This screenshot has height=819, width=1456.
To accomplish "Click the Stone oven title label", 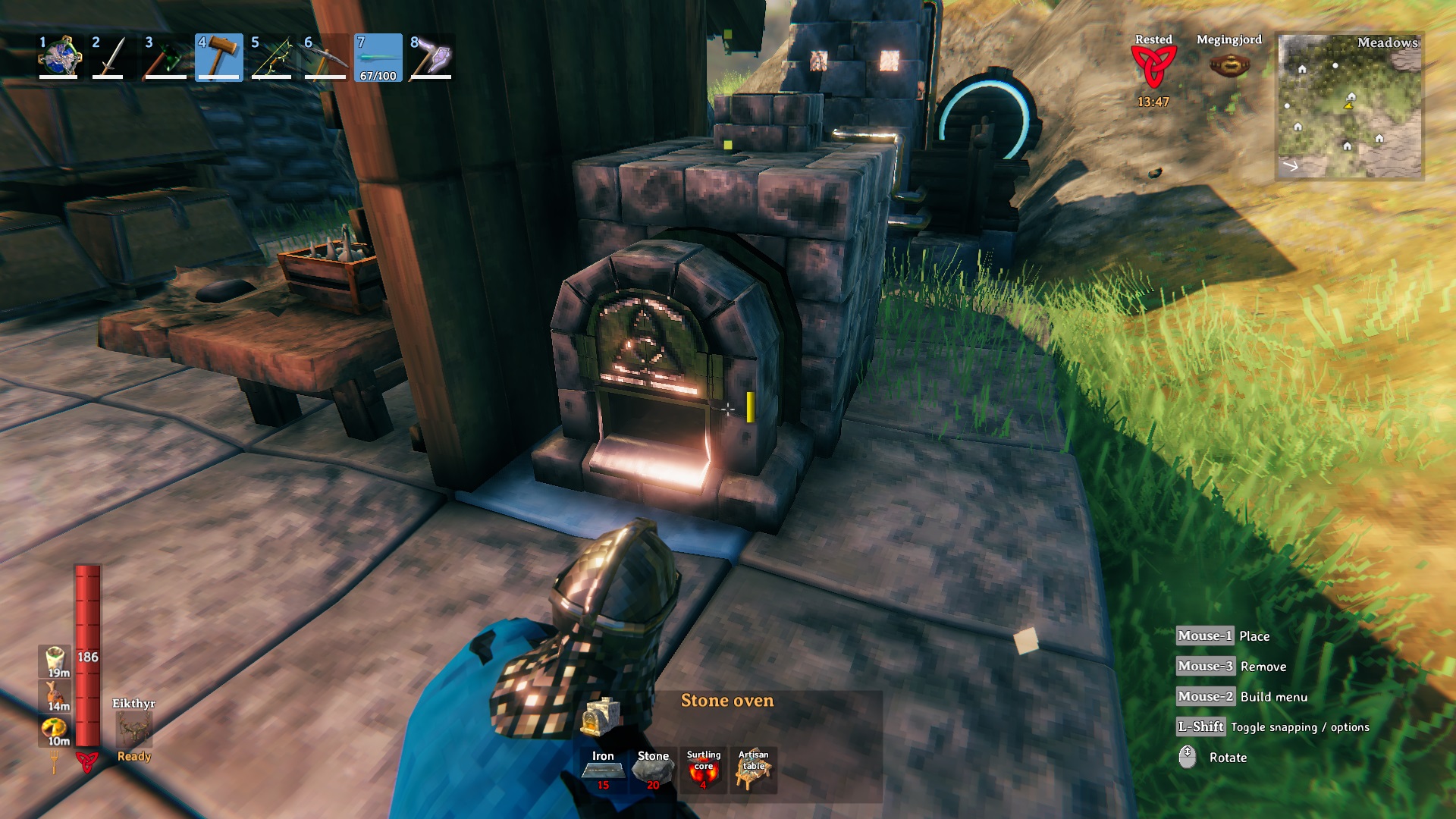I will pyautogui.click(x=727, y=701).
